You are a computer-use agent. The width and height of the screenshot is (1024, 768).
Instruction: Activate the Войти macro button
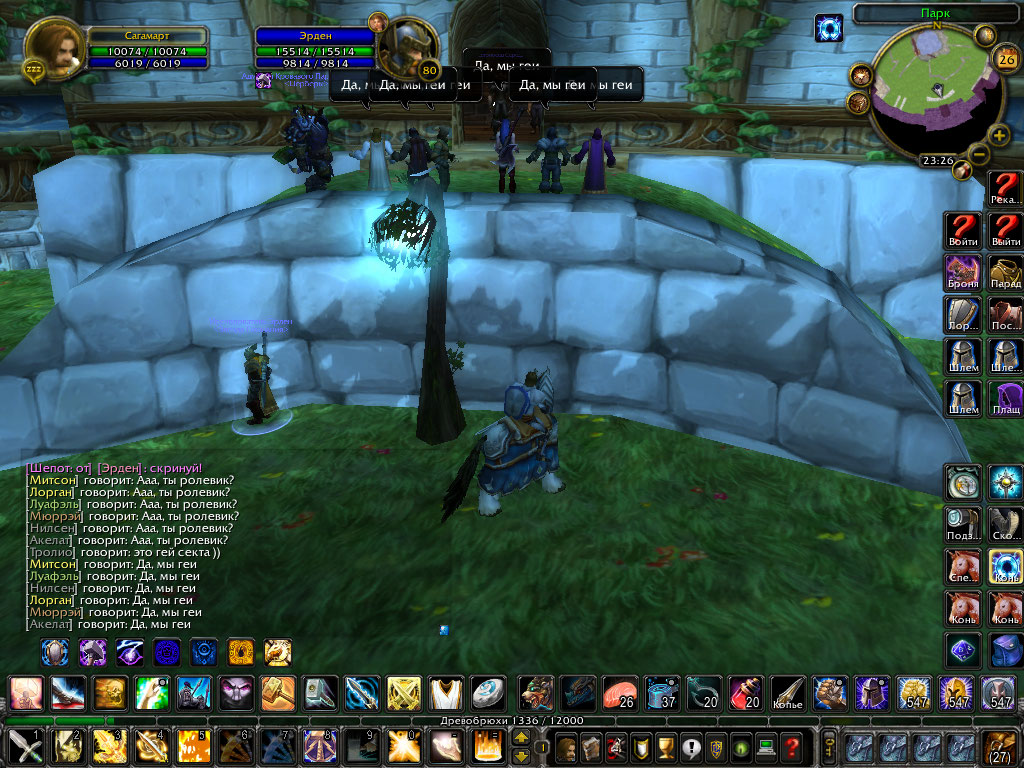[x=964, y=231]
